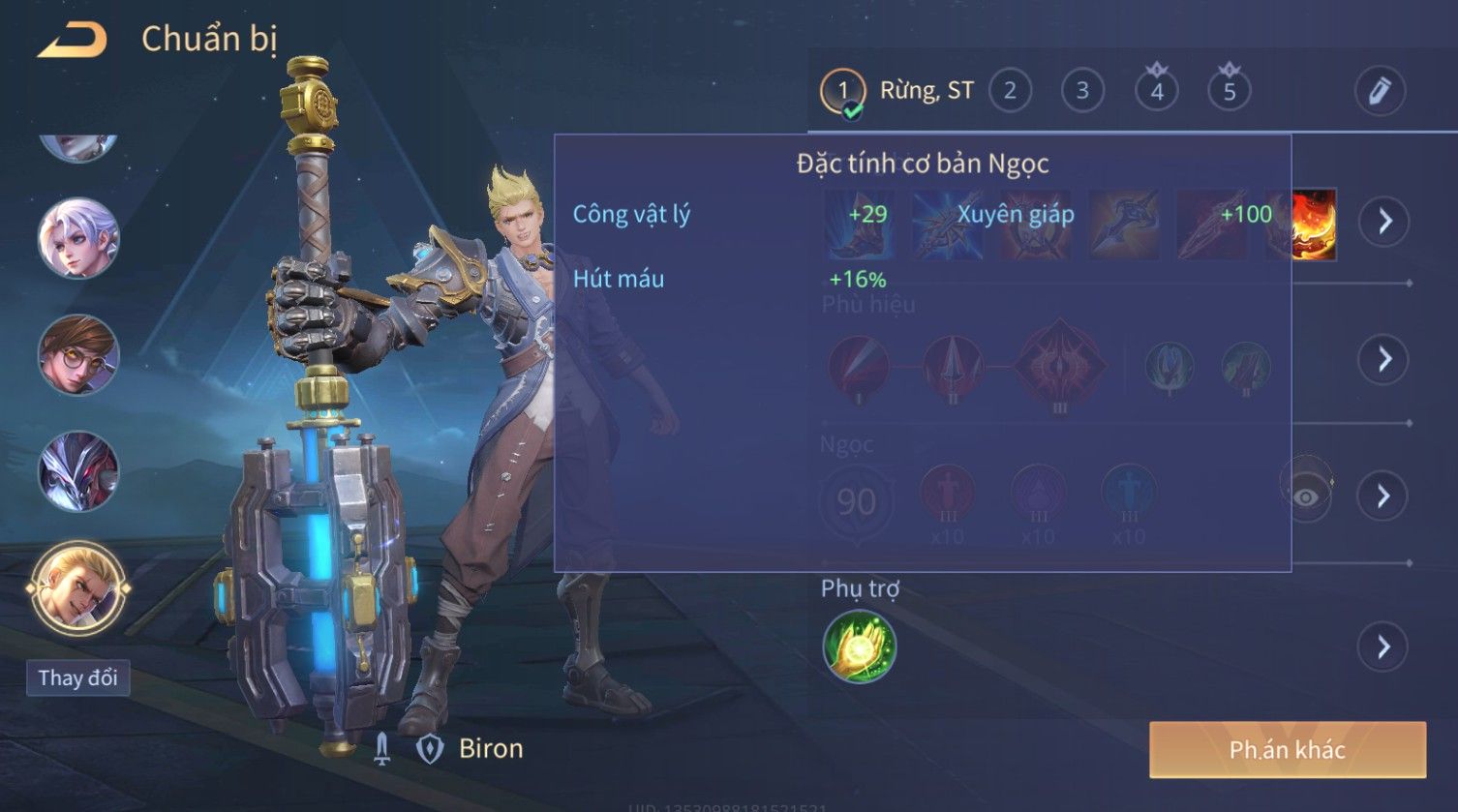Pick the hero portrait with glasses
Screen dimensions: 1458x812
click(78, 355)
